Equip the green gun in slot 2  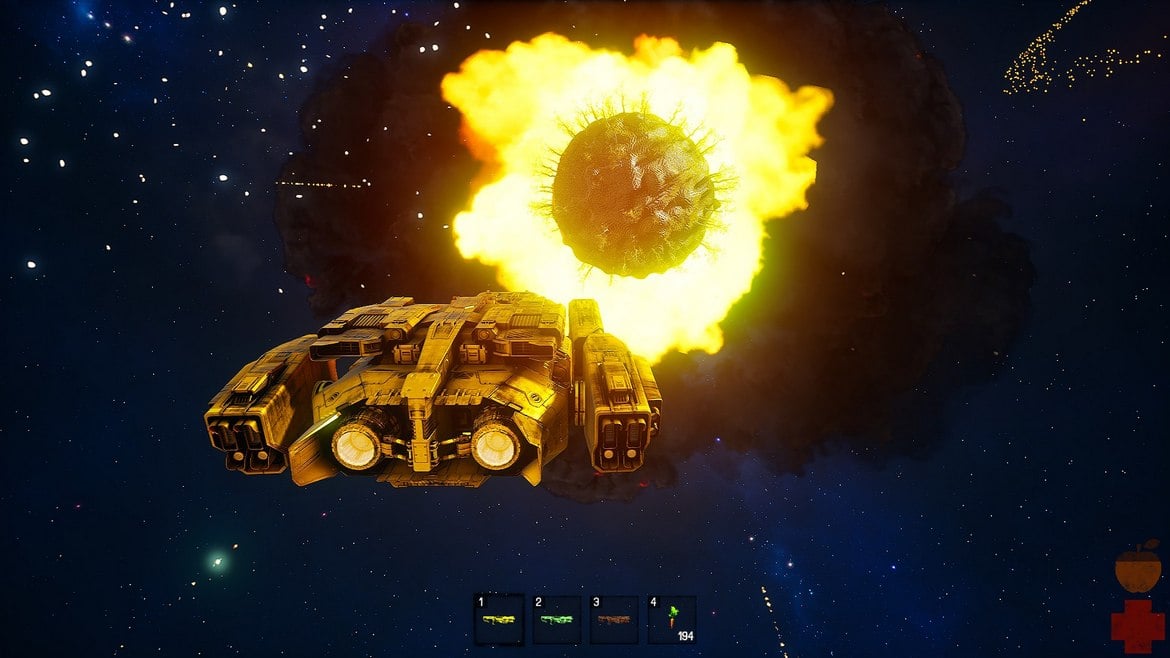pos(557,619)
